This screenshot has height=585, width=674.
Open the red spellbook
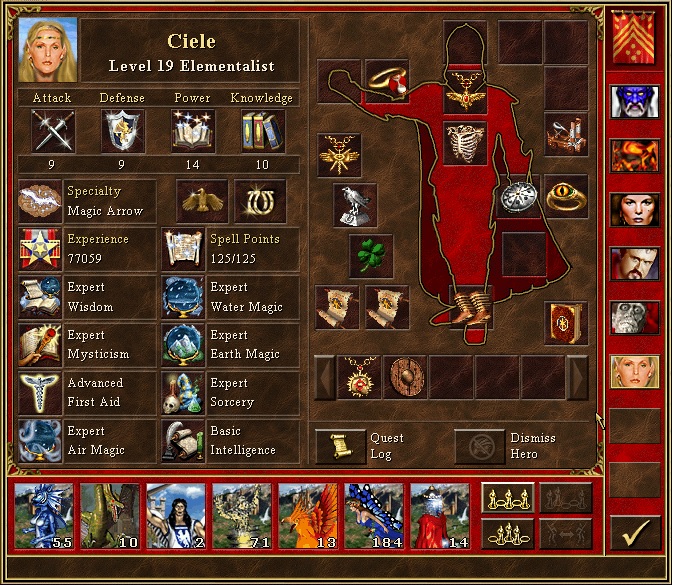[x=565, y=322]
